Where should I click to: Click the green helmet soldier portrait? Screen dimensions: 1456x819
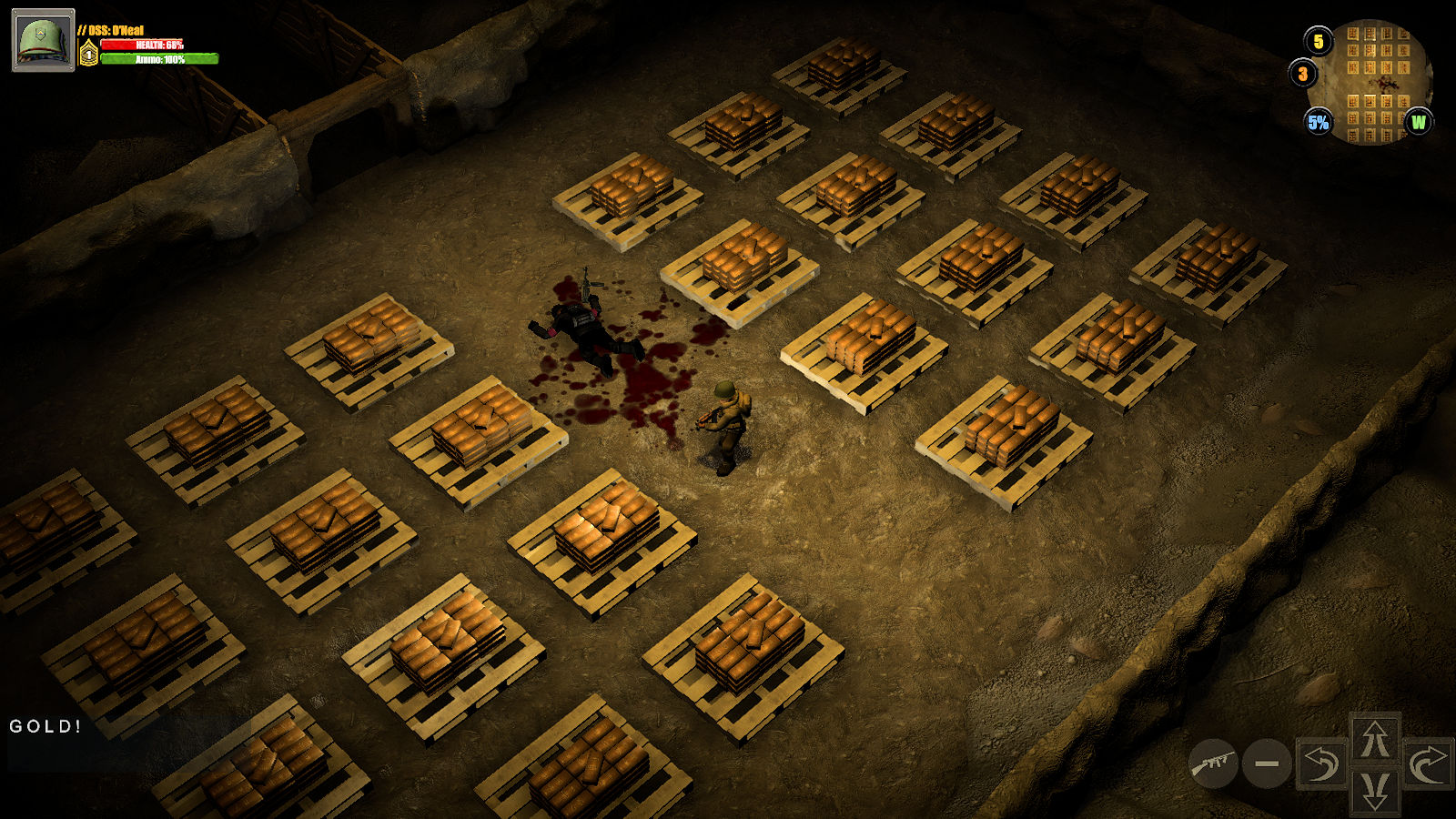43,40
